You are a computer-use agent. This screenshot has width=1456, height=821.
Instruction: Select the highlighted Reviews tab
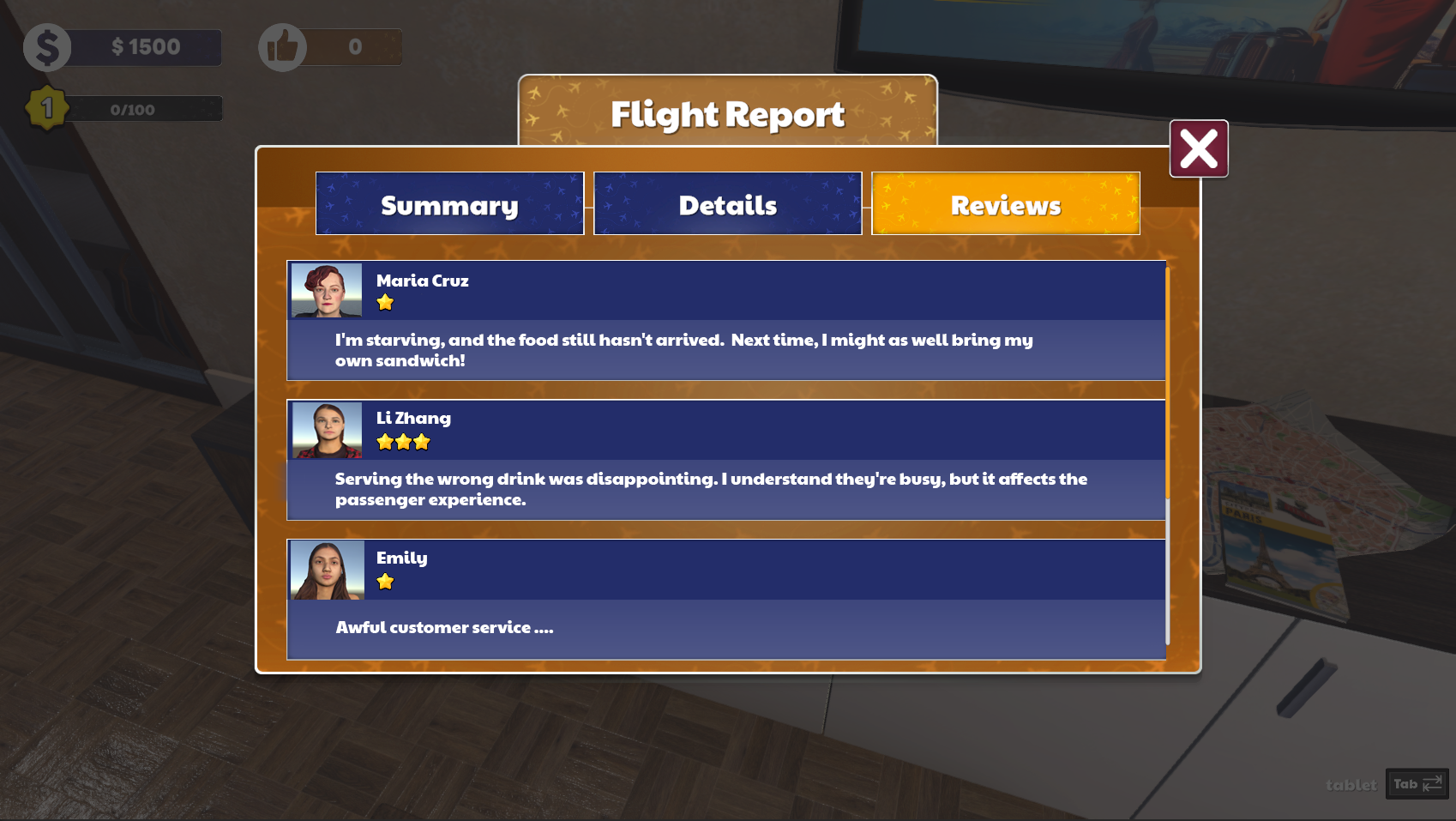(x=1005, y=204)
